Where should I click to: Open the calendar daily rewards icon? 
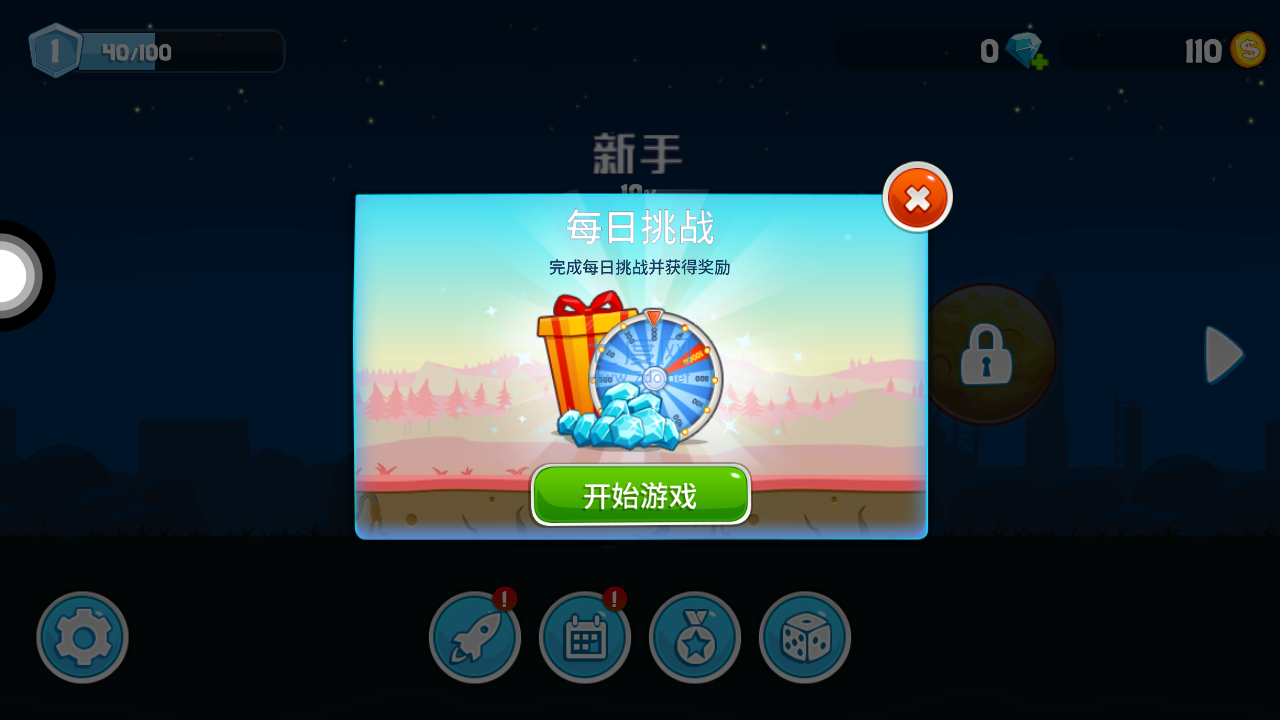(584, 637)
